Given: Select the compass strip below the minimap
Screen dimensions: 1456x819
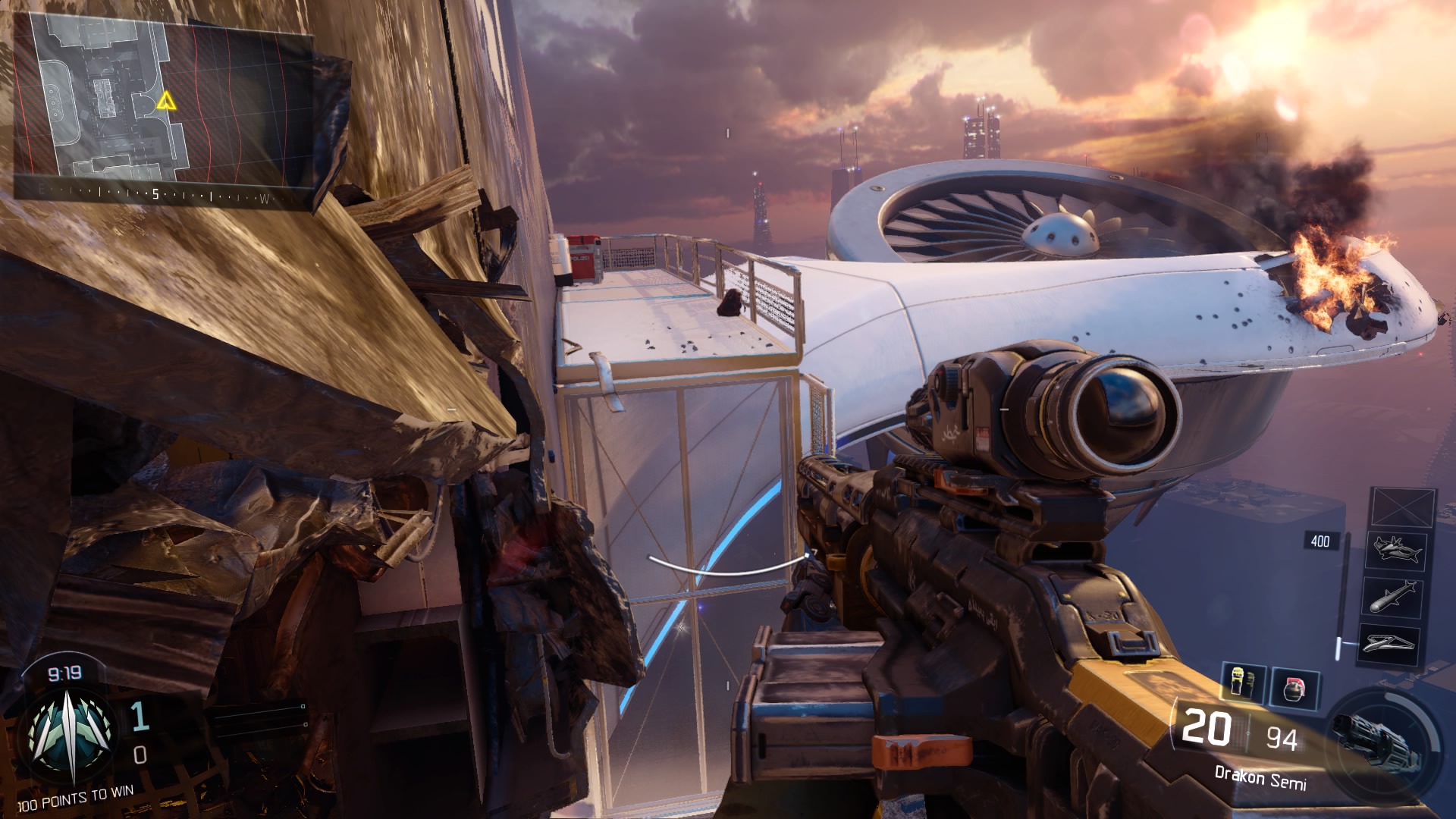Looking at the screenshot, I should coord(152,195).
